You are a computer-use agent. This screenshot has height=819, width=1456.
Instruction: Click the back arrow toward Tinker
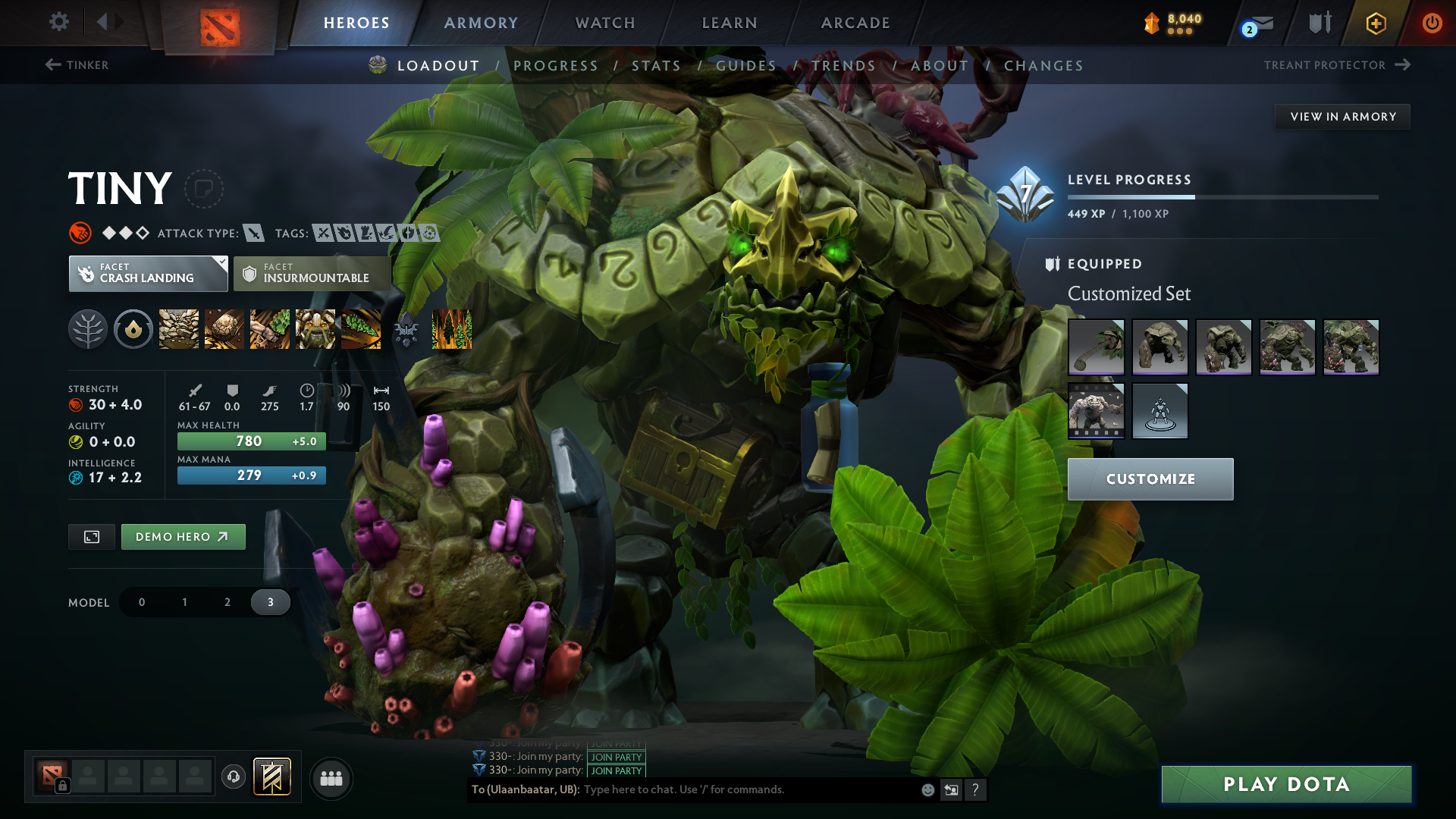pyautogui.click(x=50, y=65)
